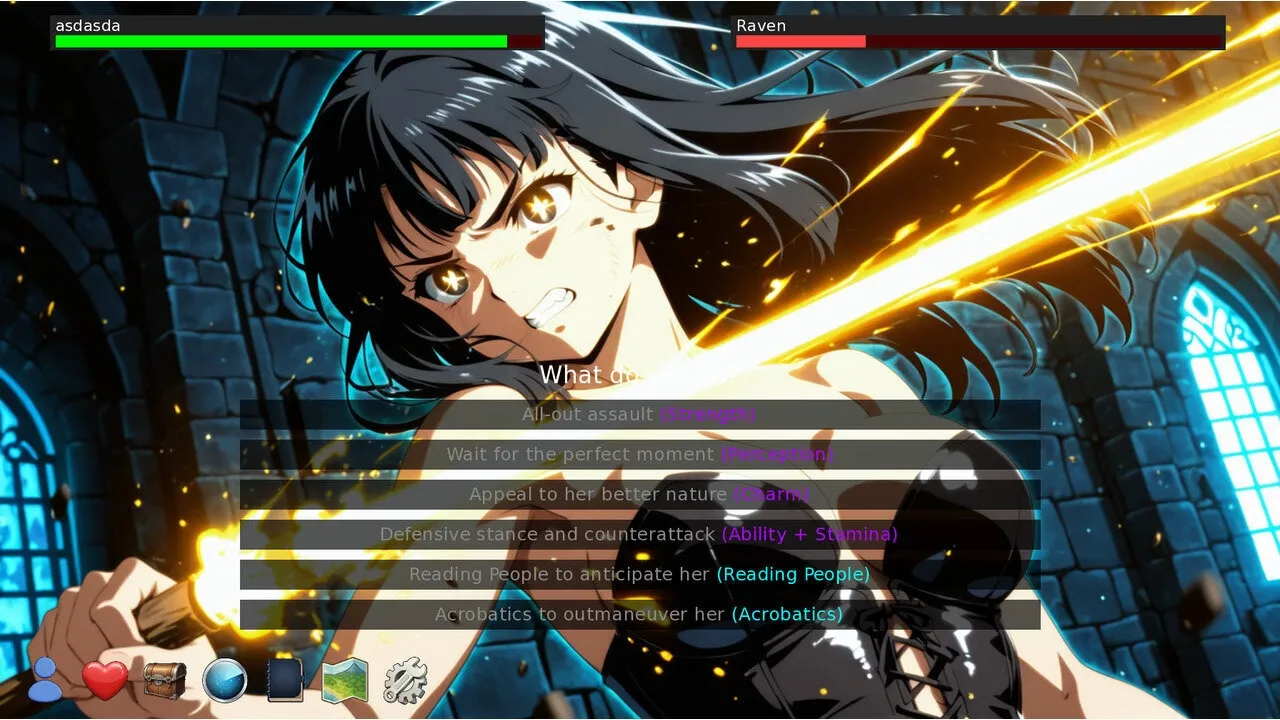Select Reading People to anticipate her
The image size is (1280, 720).
click(639, 574)
